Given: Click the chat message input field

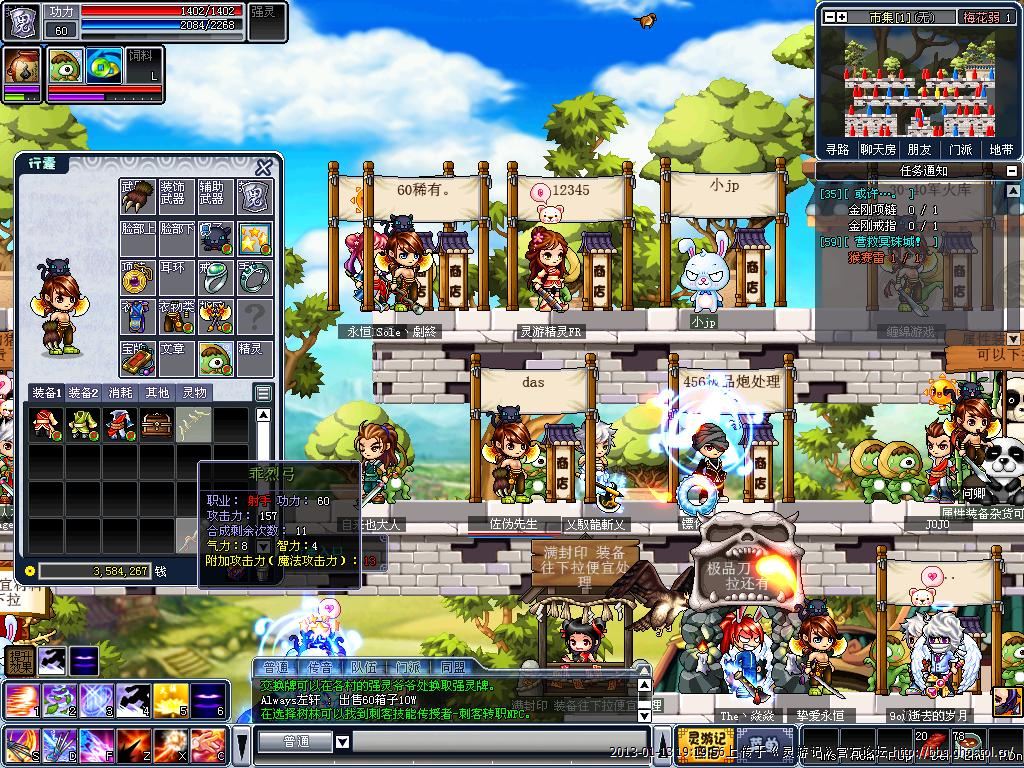Looking at the screenshot, I should click(500, 742).
